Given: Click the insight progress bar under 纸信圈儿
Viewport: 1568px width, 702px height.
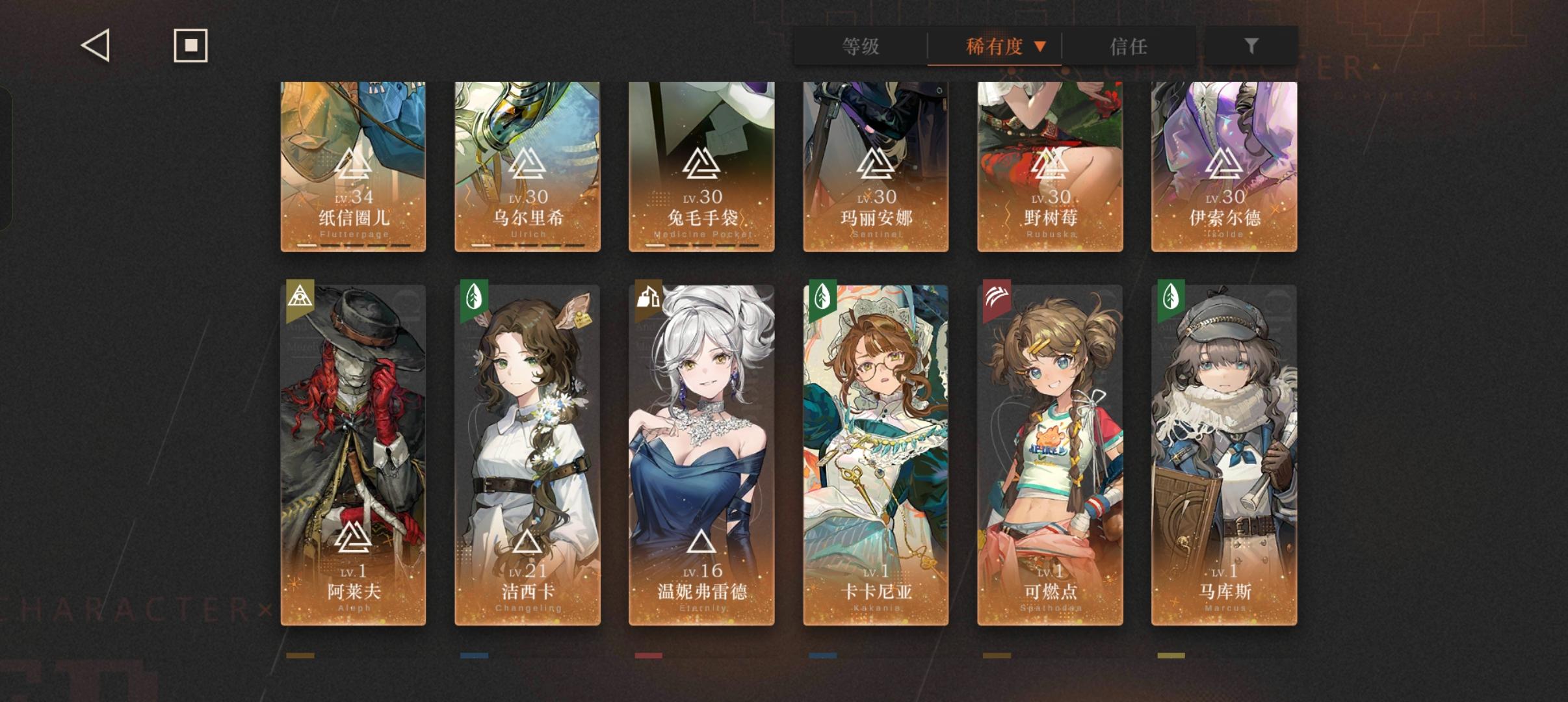Looking at the screenshot, I should (353, 246).
